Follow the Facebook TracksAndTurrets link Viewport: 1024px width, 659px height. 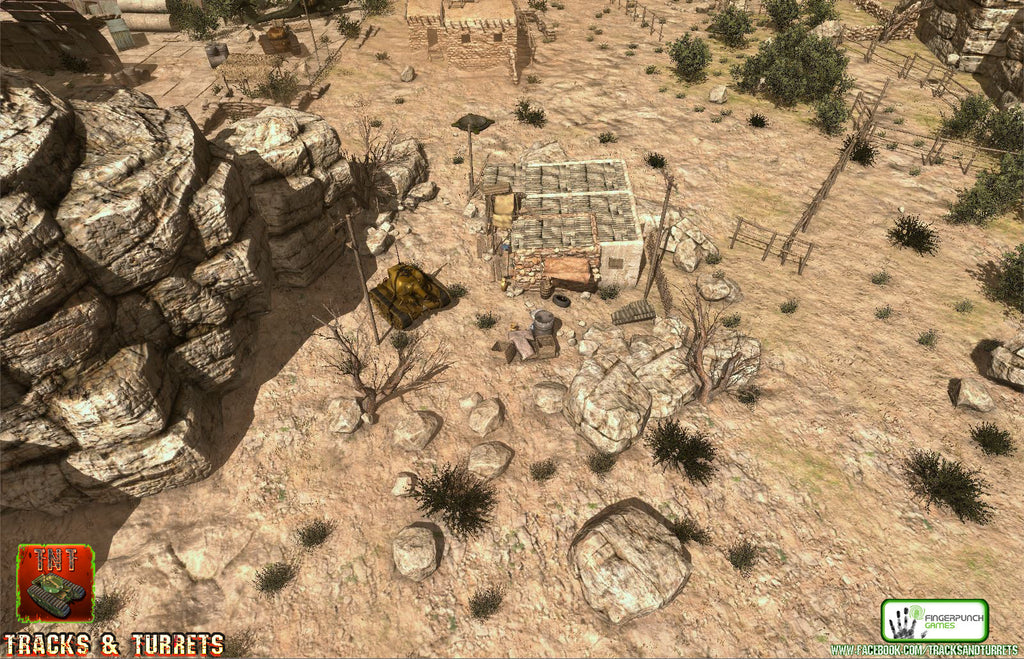926,651
